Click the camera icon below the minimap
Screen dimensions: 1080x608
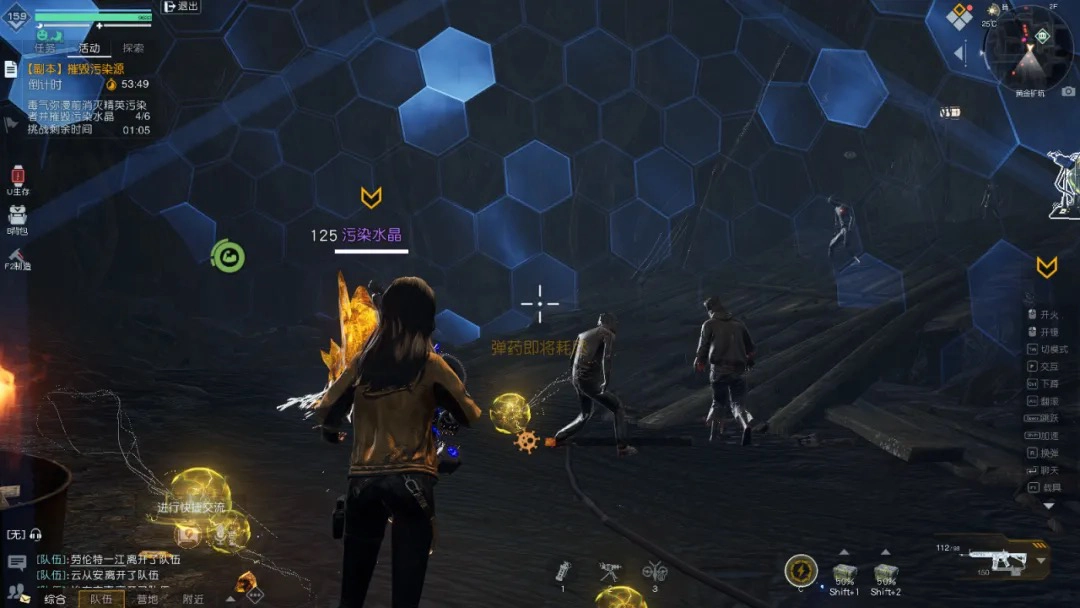1068,92
